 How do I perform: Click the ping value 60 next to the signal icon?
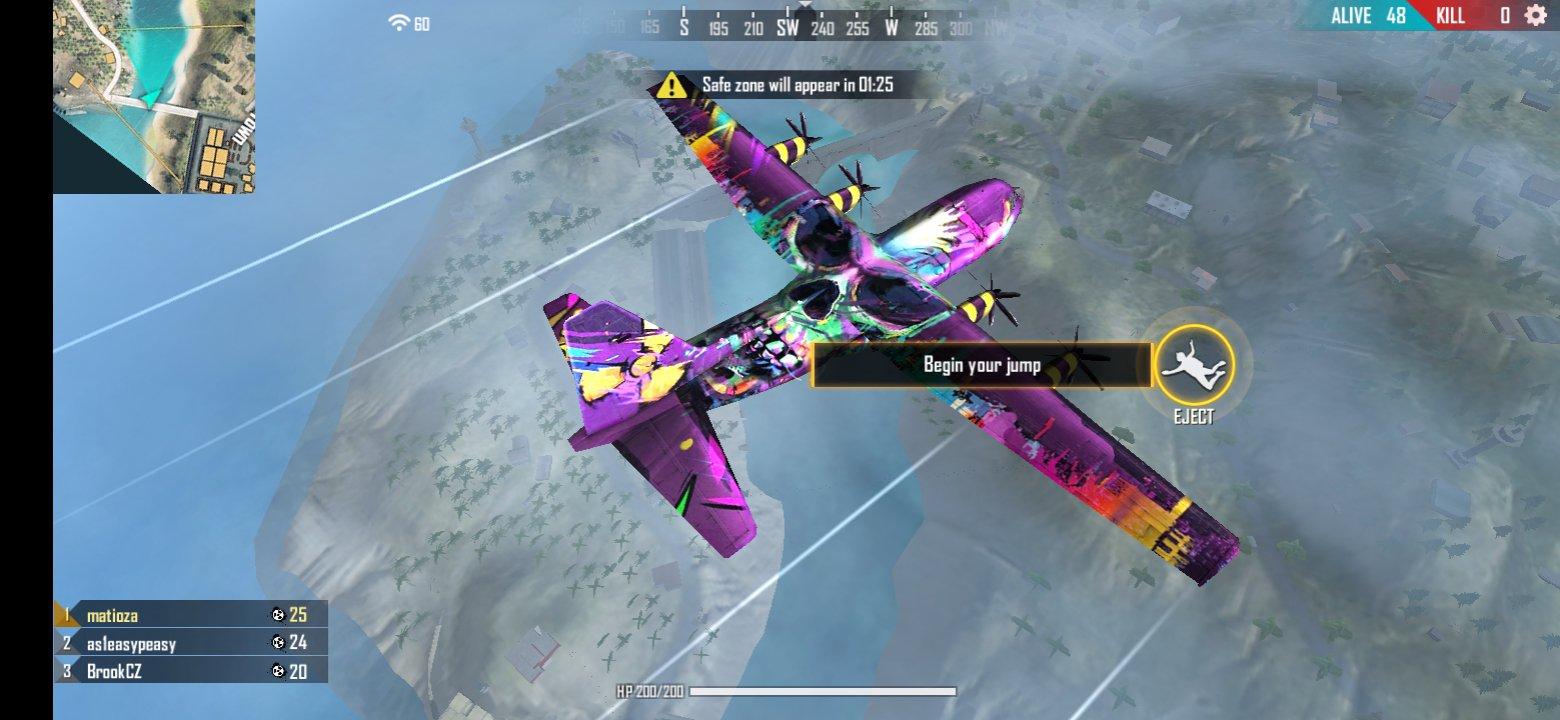click(x=421, y=25)
